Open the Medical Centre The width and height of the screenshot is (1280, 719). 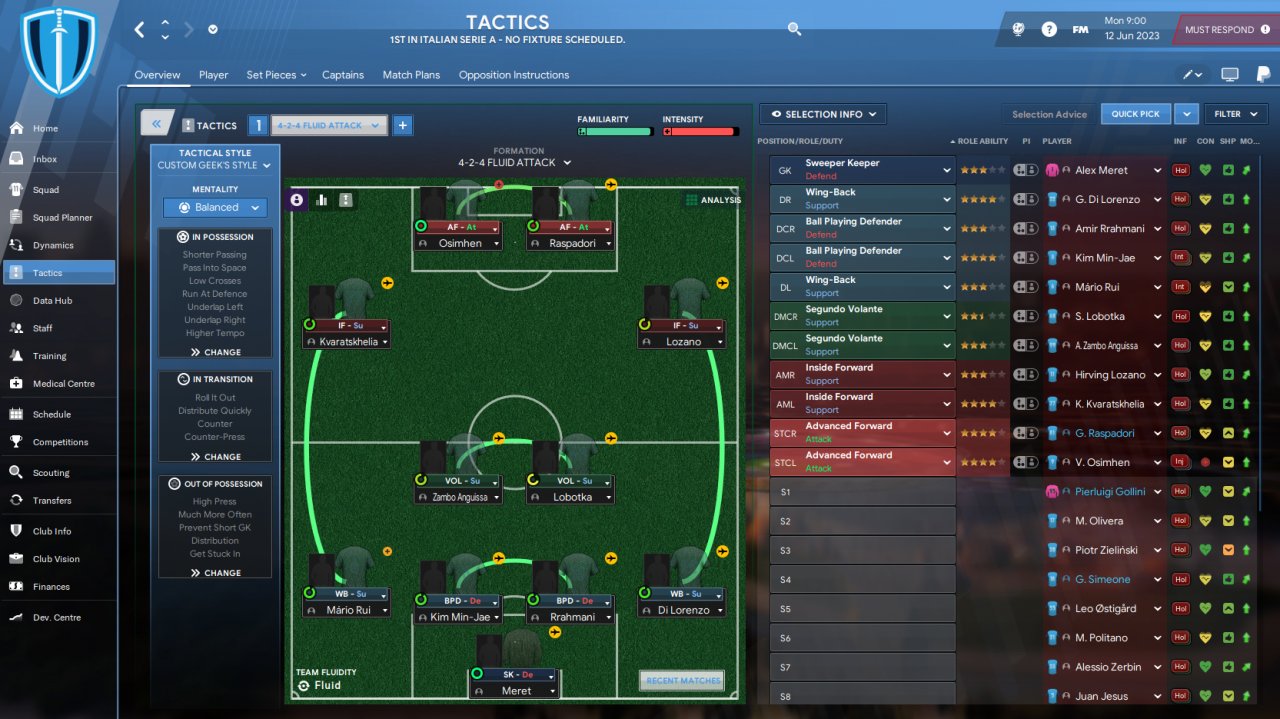[64, 383]
